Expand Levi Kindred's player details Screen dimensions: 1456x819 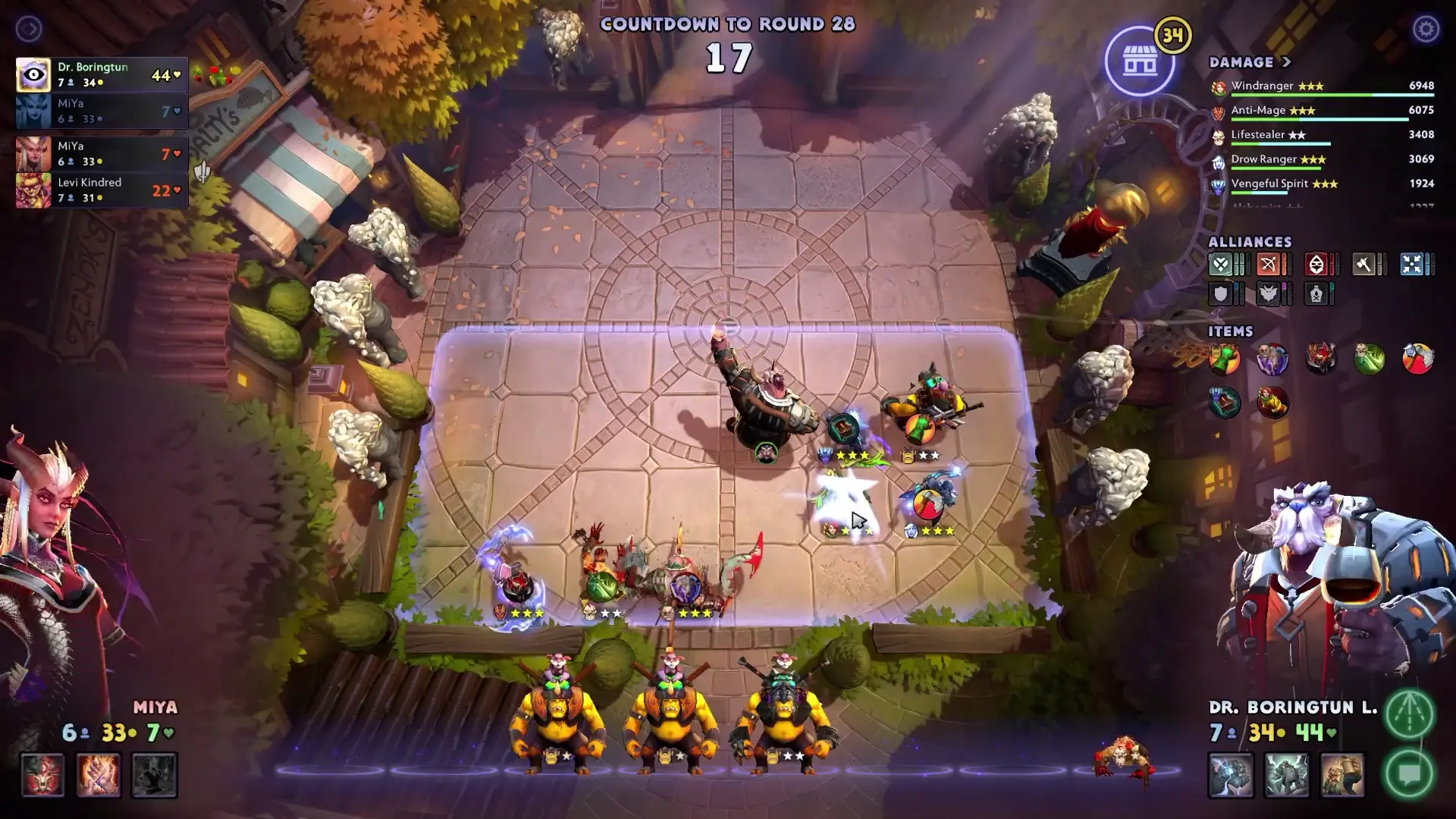click(x=99, y=190)
